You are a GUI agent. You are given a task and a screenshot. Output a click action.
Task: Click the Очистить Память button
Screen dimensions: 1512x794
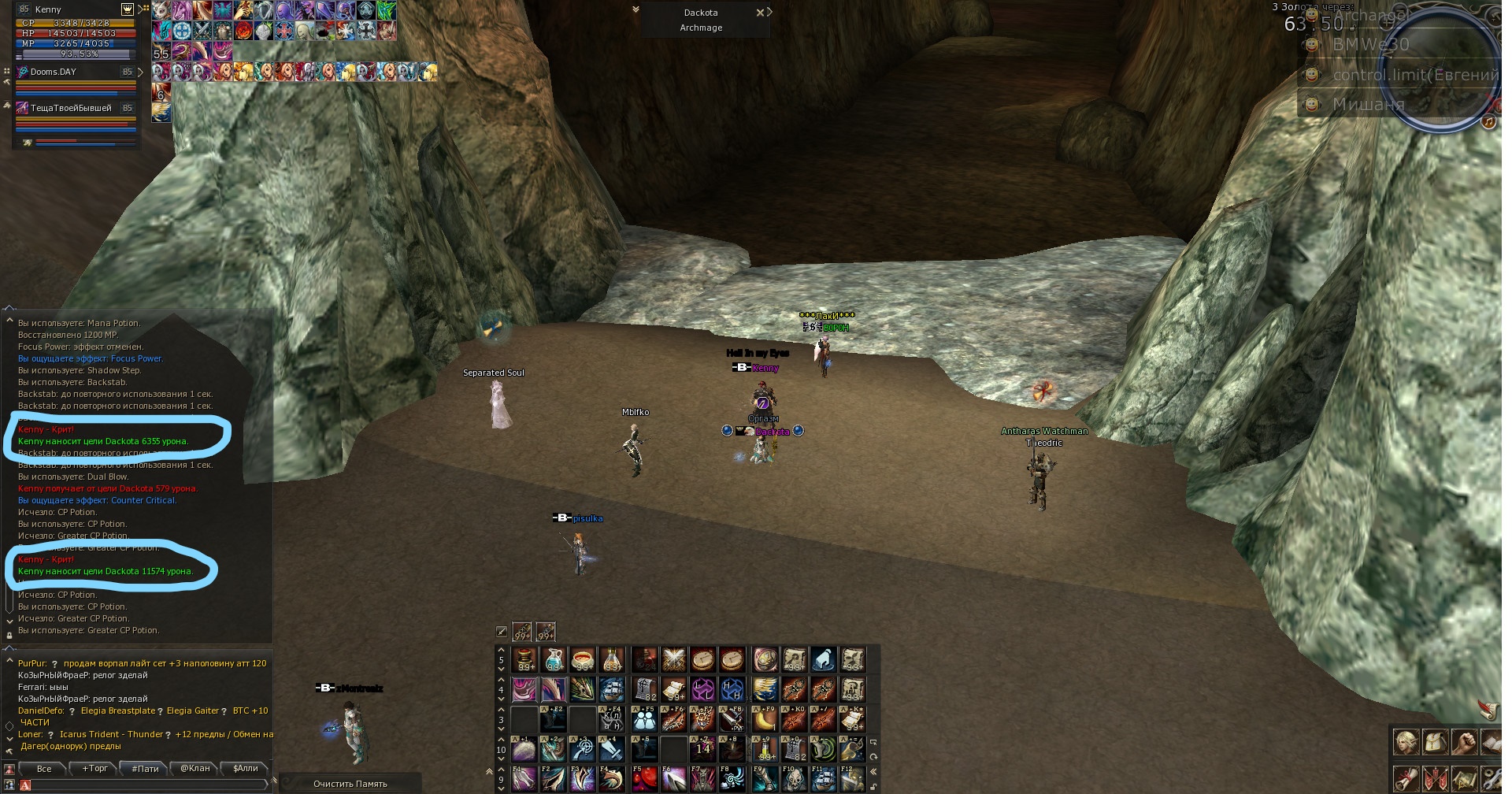pos(350,784)
